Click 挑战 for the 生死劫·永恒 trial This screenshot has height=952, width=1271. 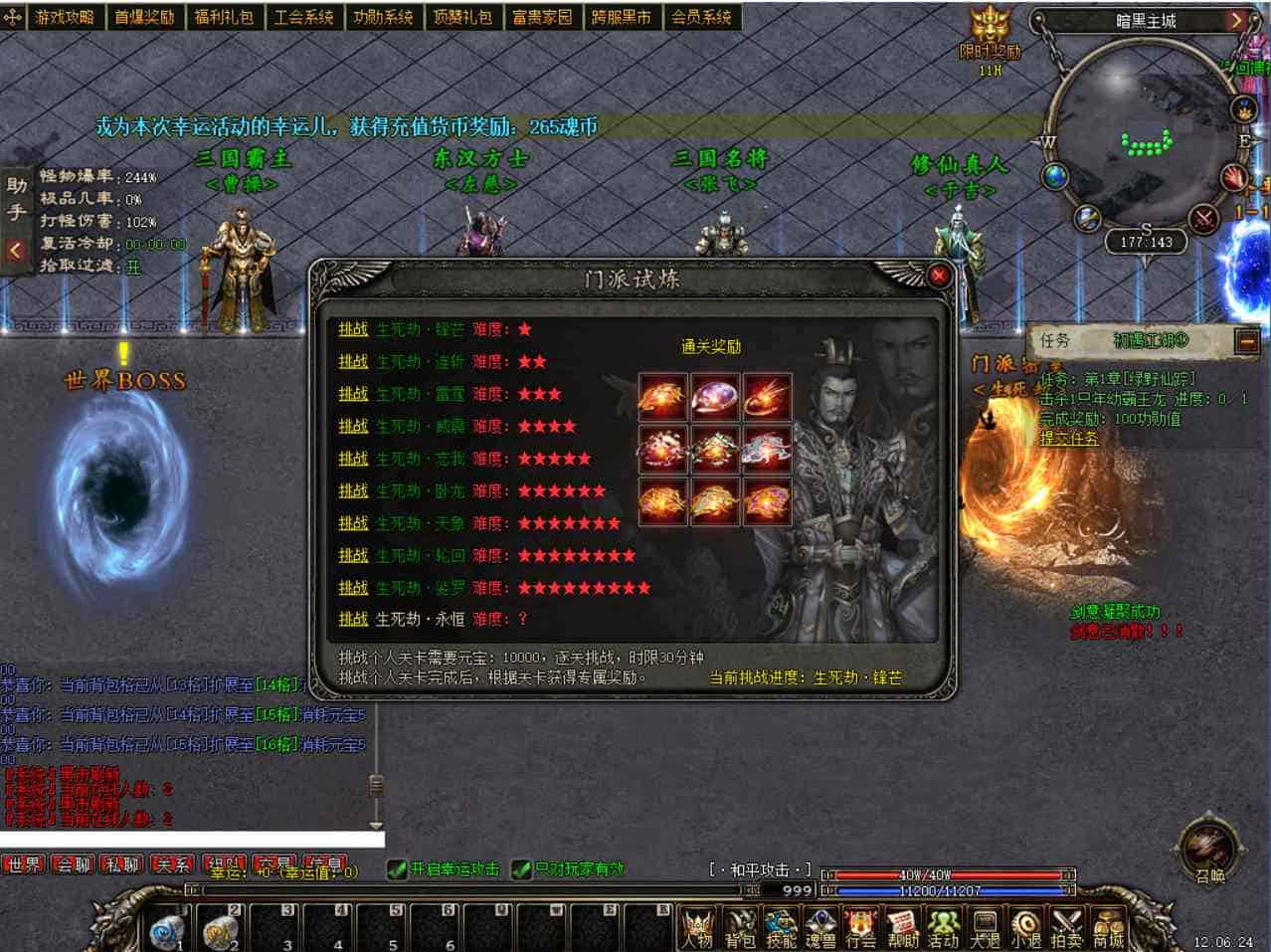353,619
